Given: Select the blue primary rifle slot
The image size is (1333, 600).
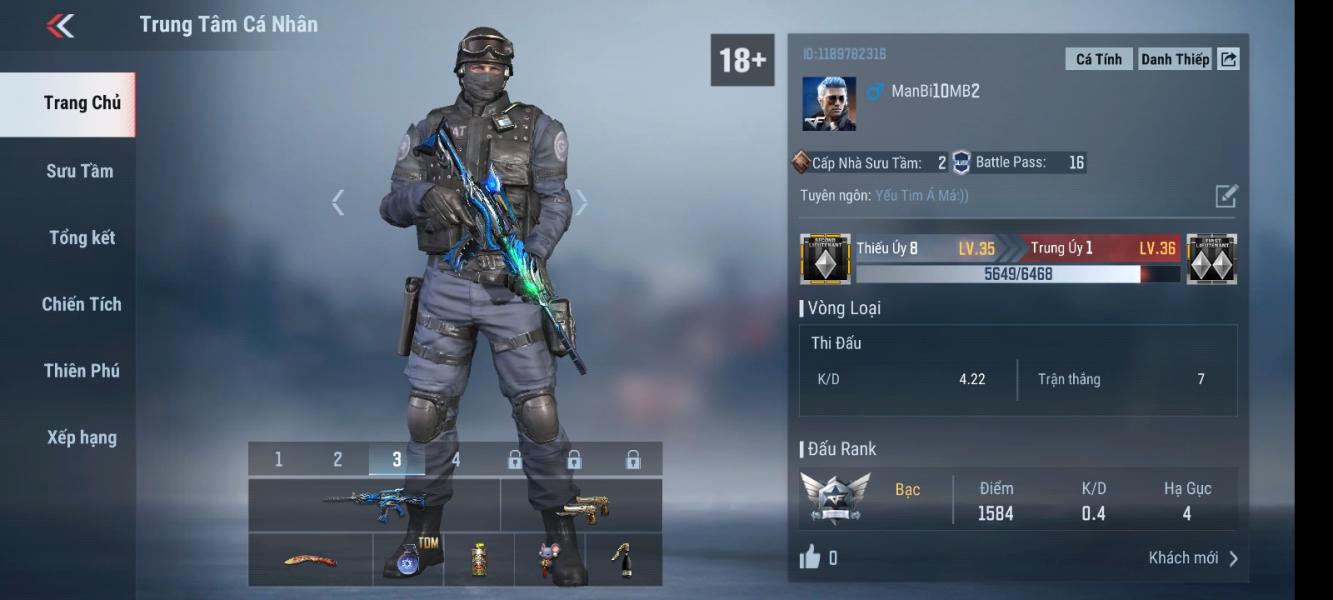Looking at the screenshot, I should (373, 505).
